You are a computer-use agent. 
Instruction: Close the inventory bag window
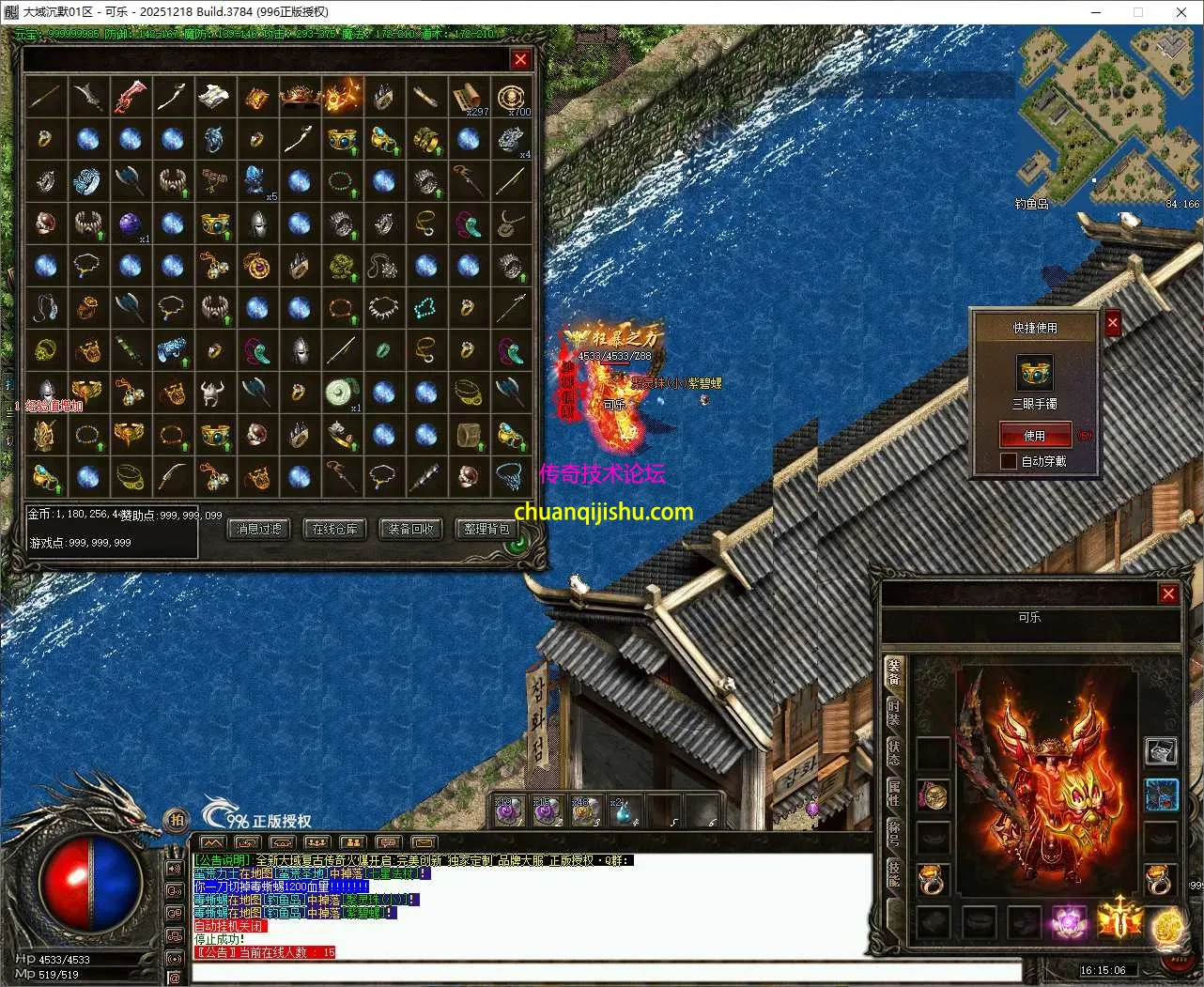click(520, 59)
